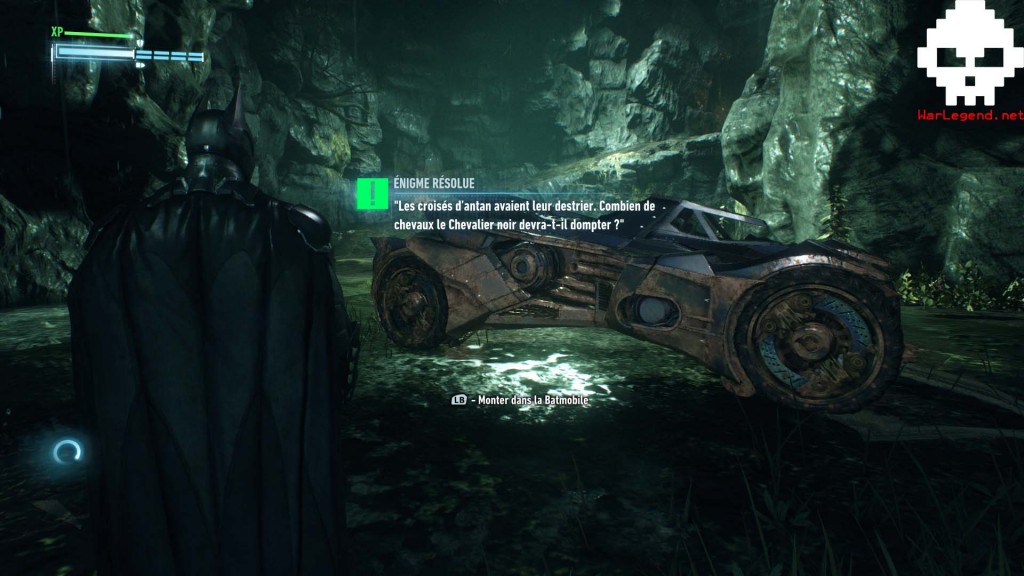Open the WarLegend.net skull watermark logo
Screen dimensions: 1024x576
pyautogui.click(x=969, y=62)
